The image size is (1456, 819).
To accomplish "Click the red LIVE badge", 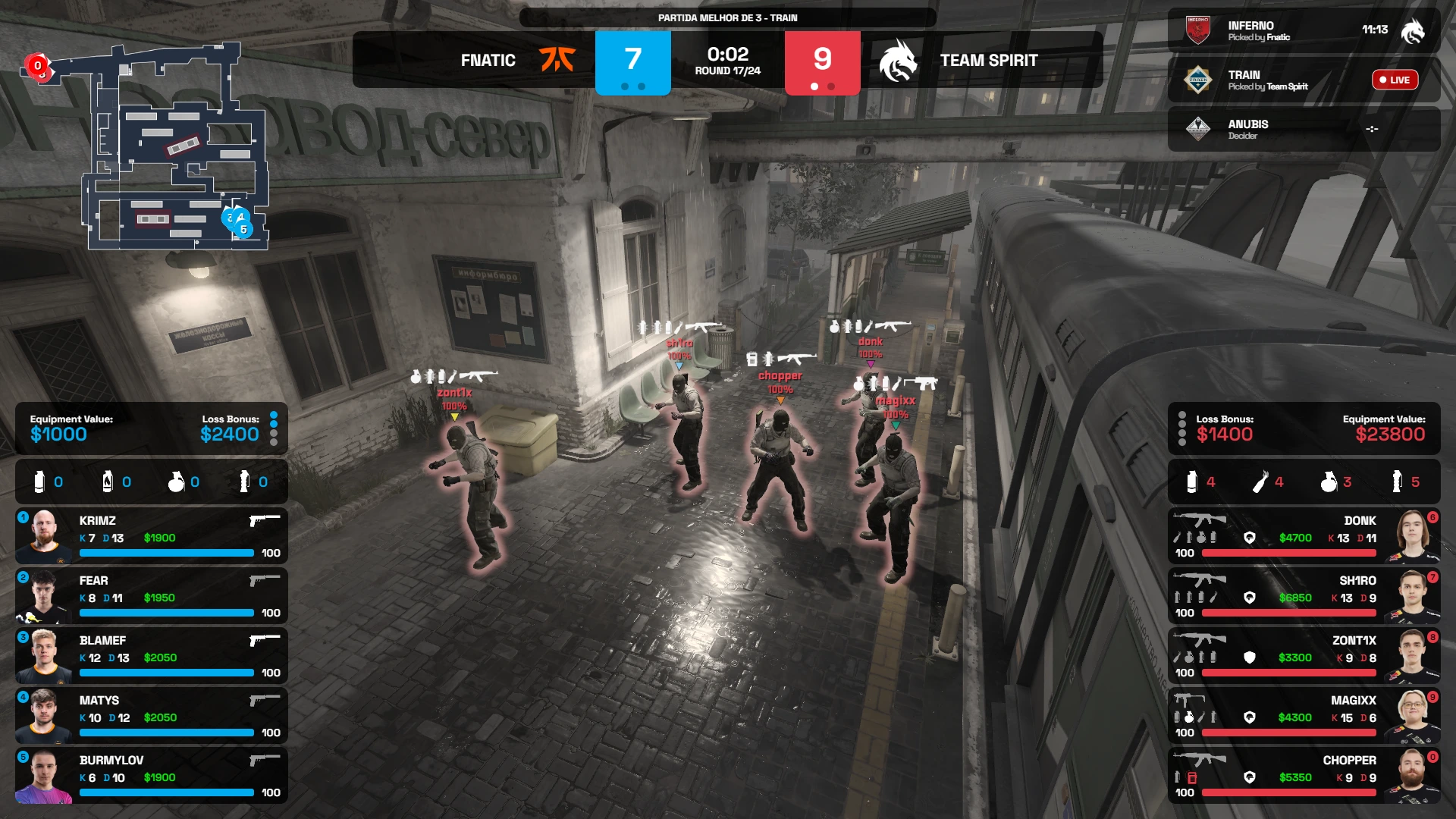I will pyautogui.click(x=1395, y=80).
